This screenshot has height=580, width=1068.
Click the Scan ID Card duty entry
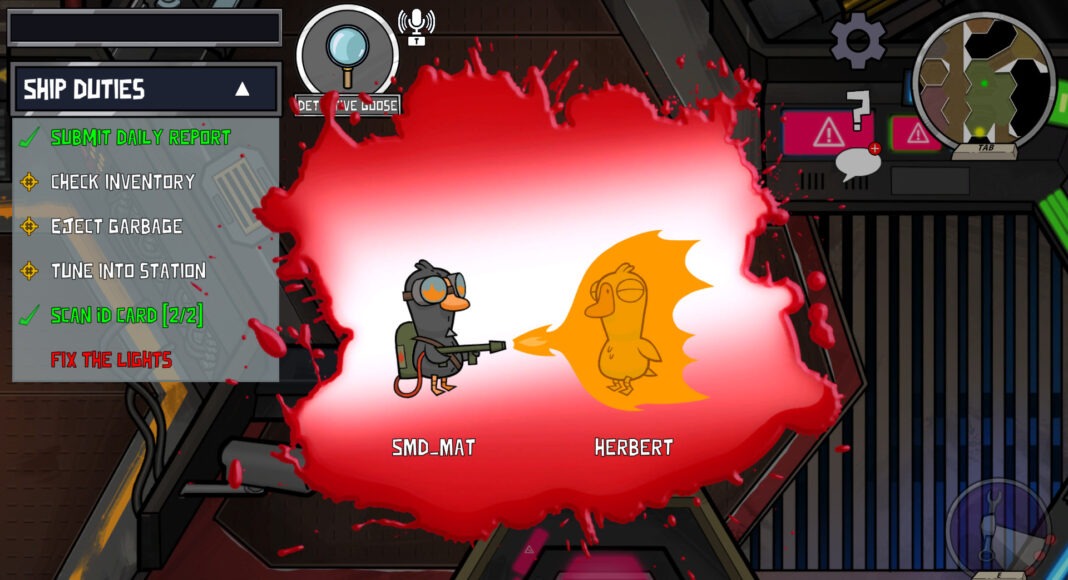coord(126,315)
